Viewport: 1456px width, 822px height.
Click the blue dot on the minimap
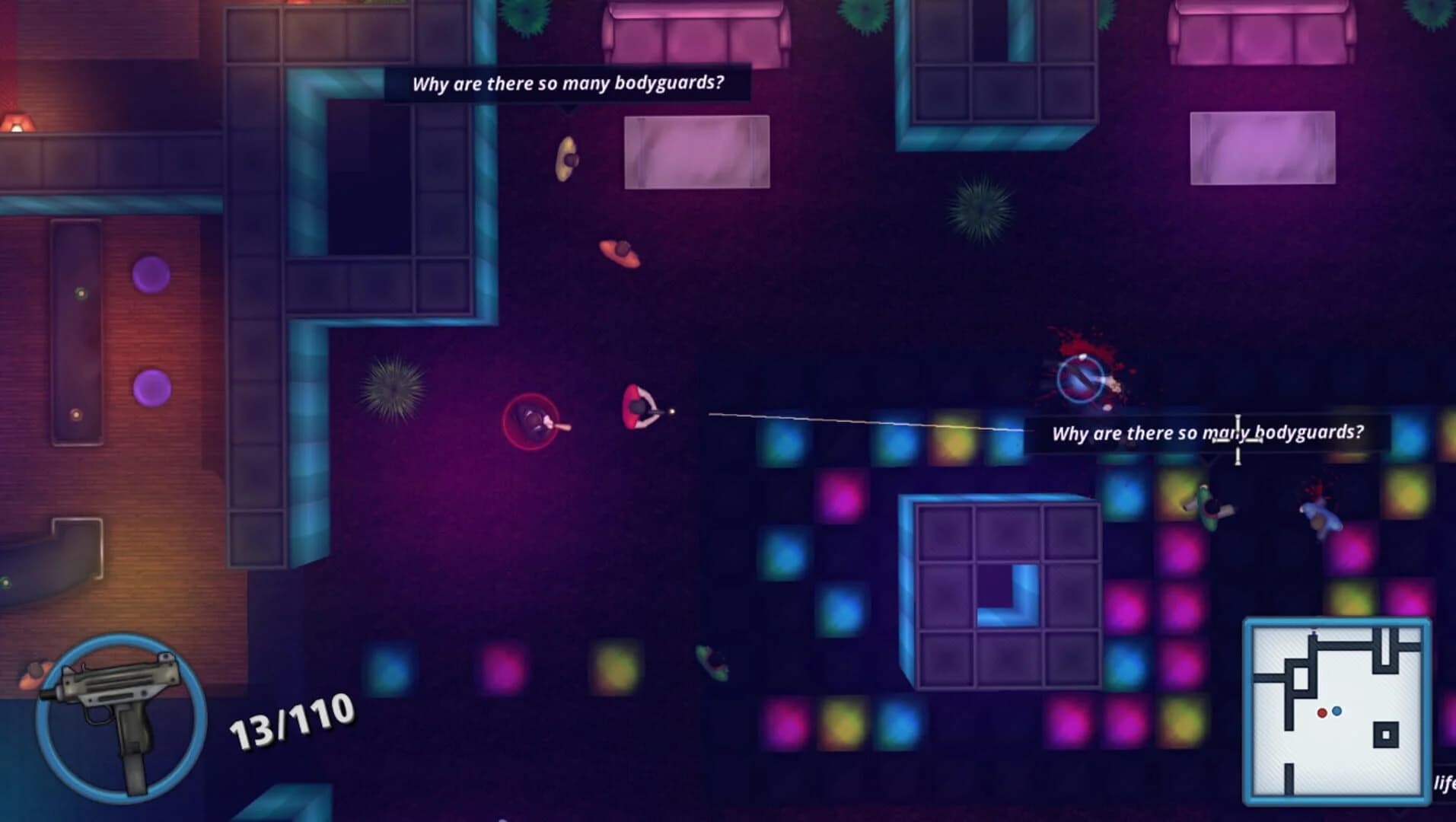coord(1337,711)
